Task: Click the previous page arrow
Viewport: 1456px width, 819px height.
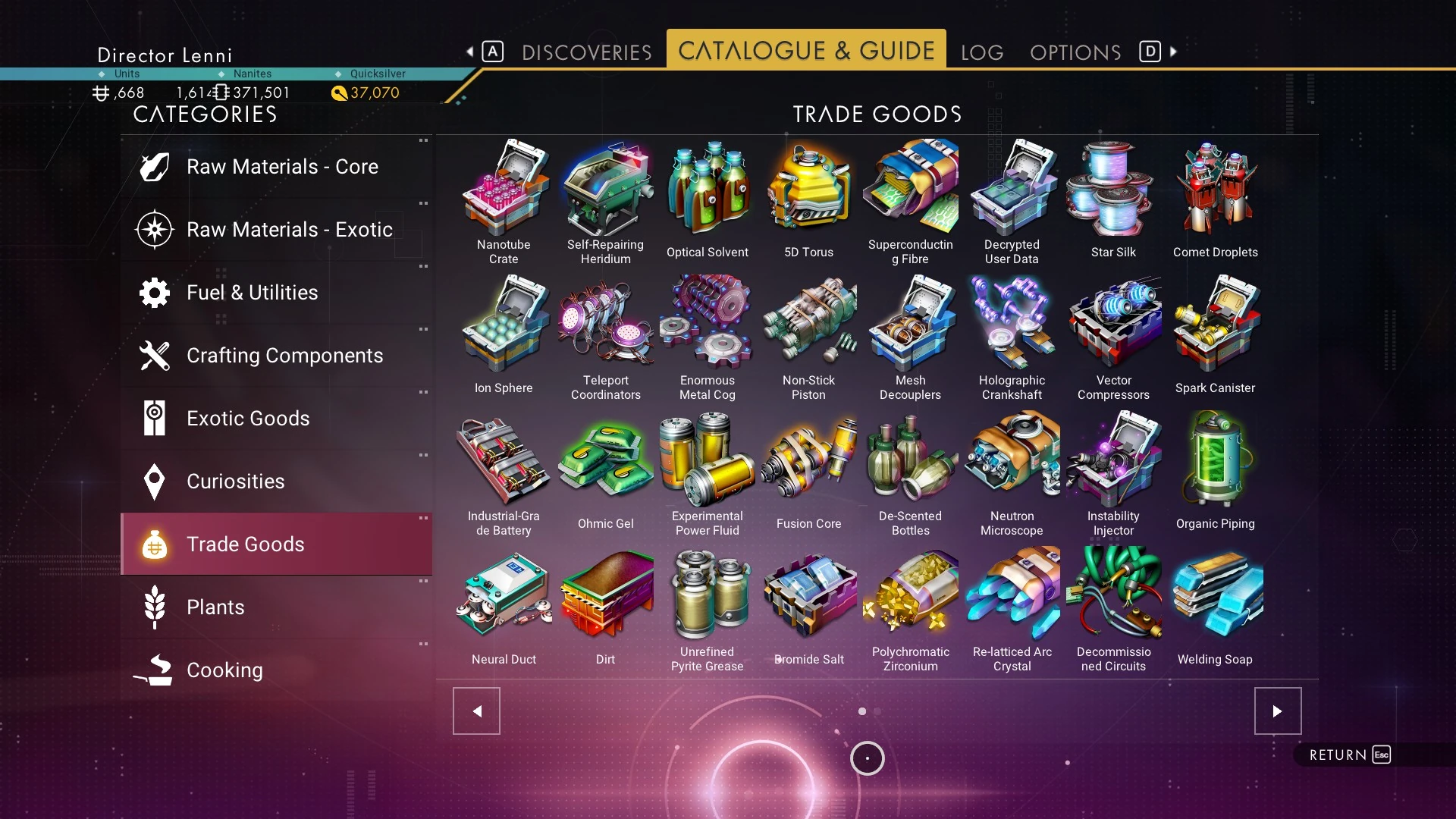Action: coord(476,711)
